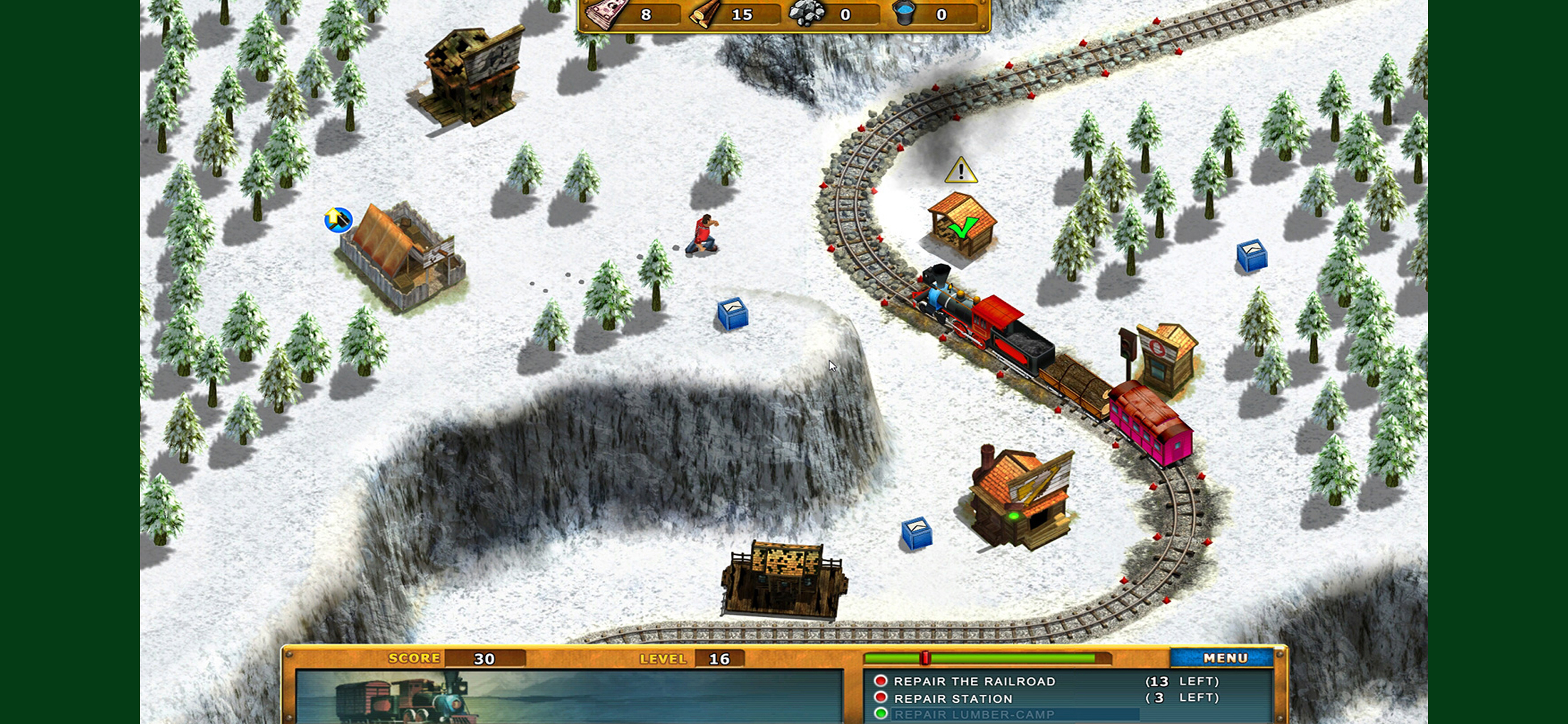This screenshot has width=1568, height=724.
Task: Select the yellow warning triangle marker
Action: click(961, 170)
